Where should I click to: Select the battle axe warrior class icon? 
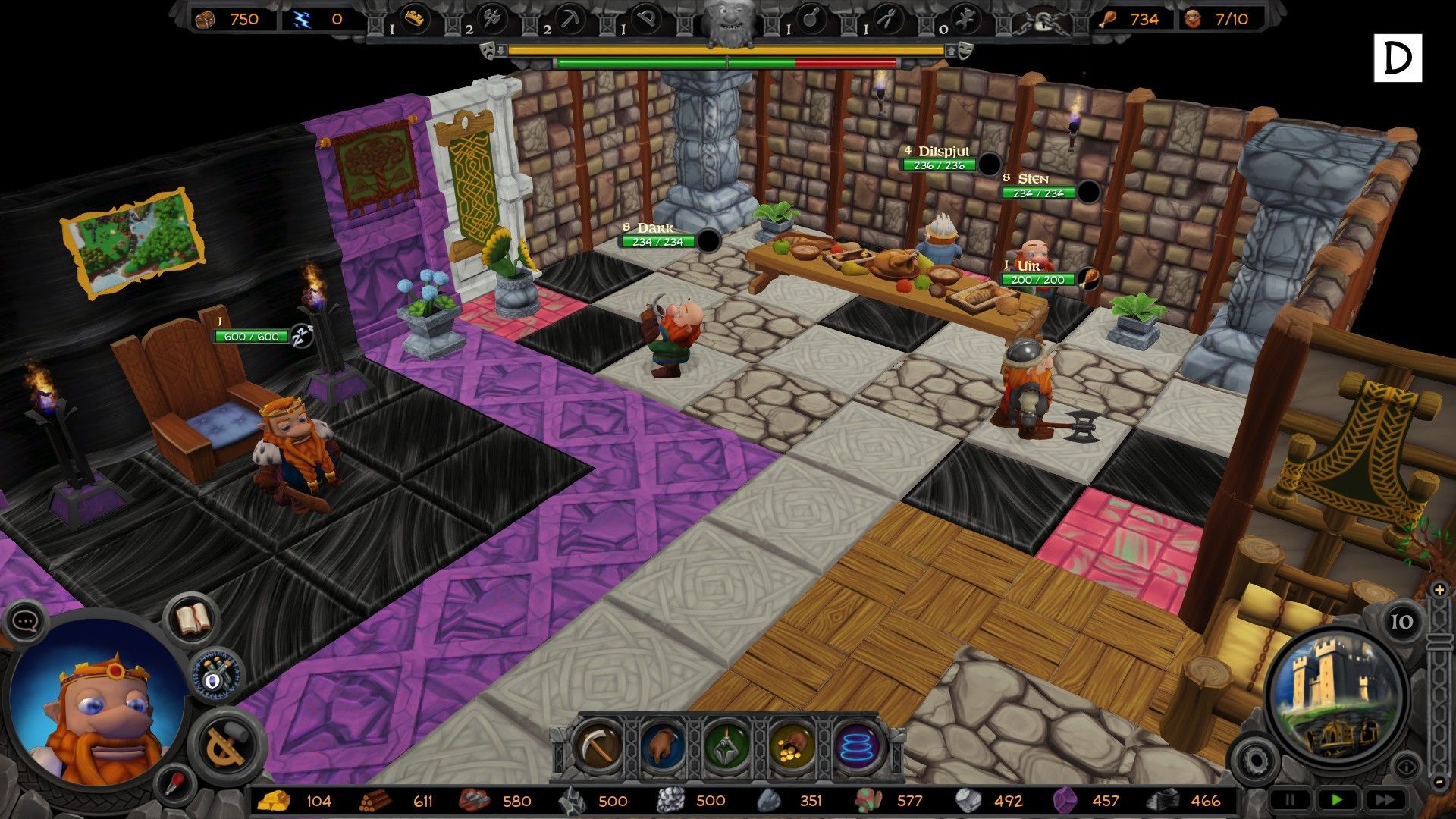tap(493, 20)
